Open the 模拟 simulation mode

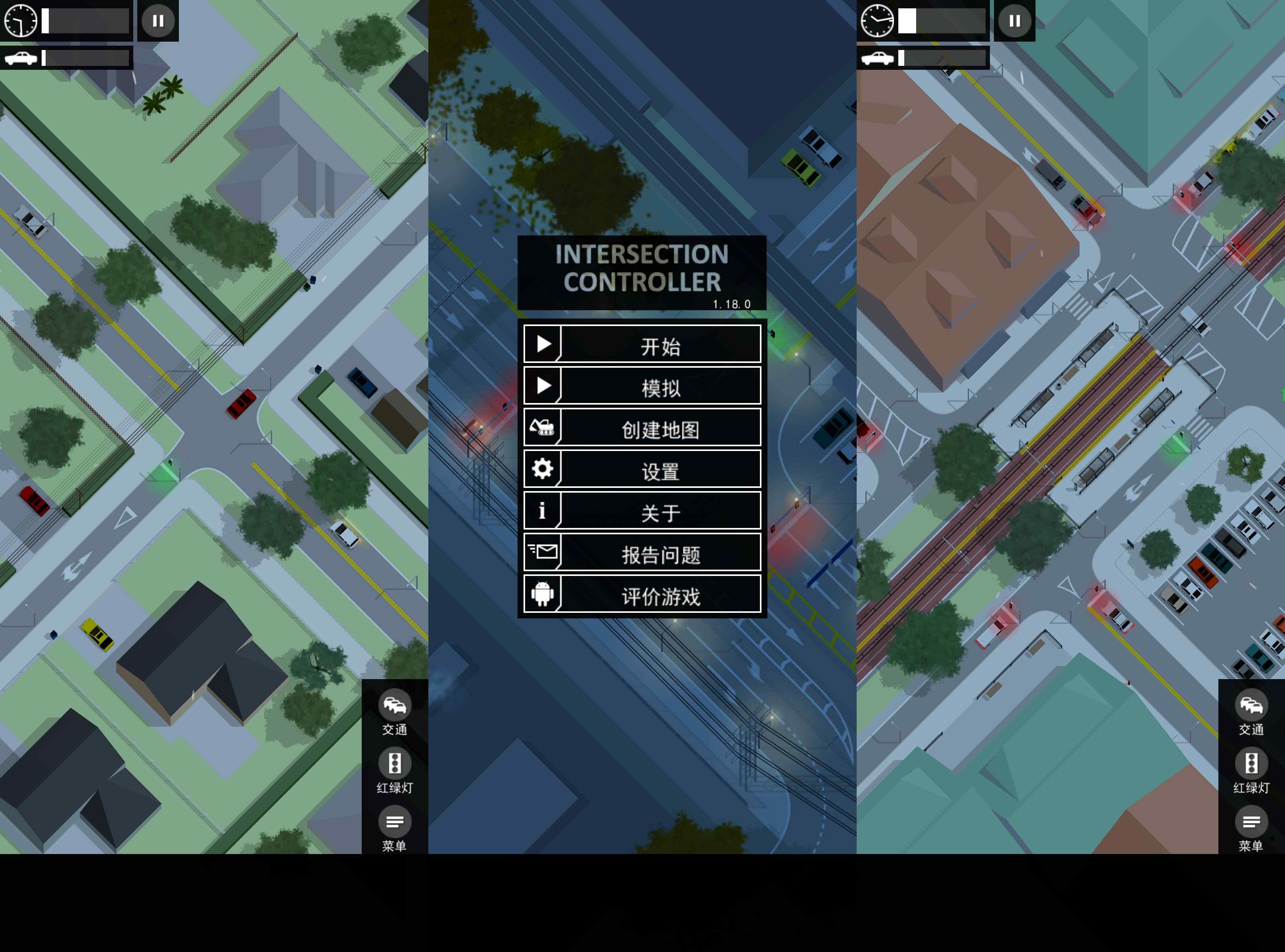click(642, 386)
